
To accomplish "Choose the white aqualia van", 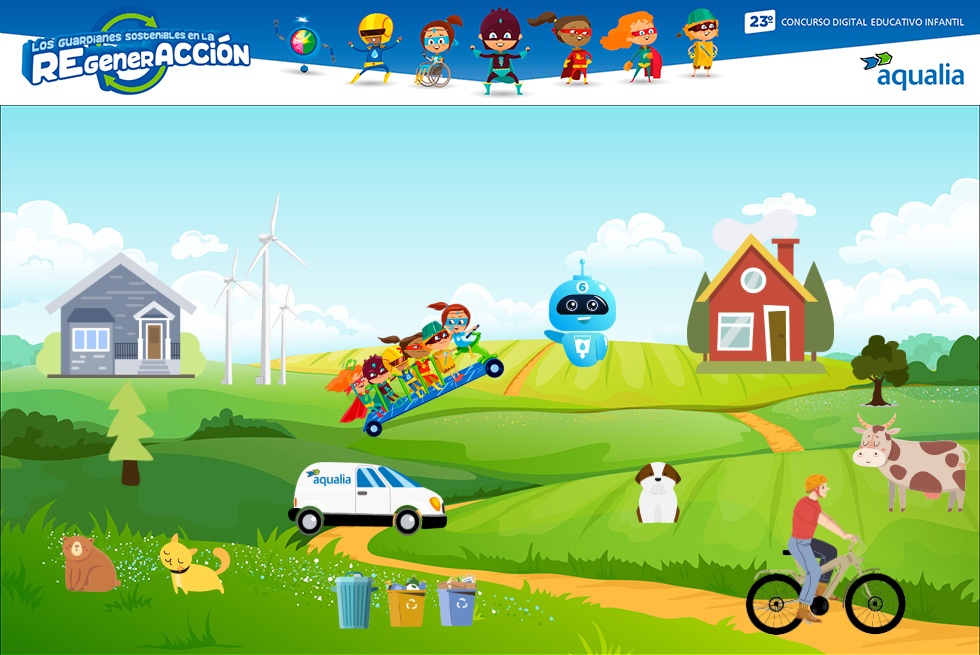I will pyautogui.click(x=367, y=497).
